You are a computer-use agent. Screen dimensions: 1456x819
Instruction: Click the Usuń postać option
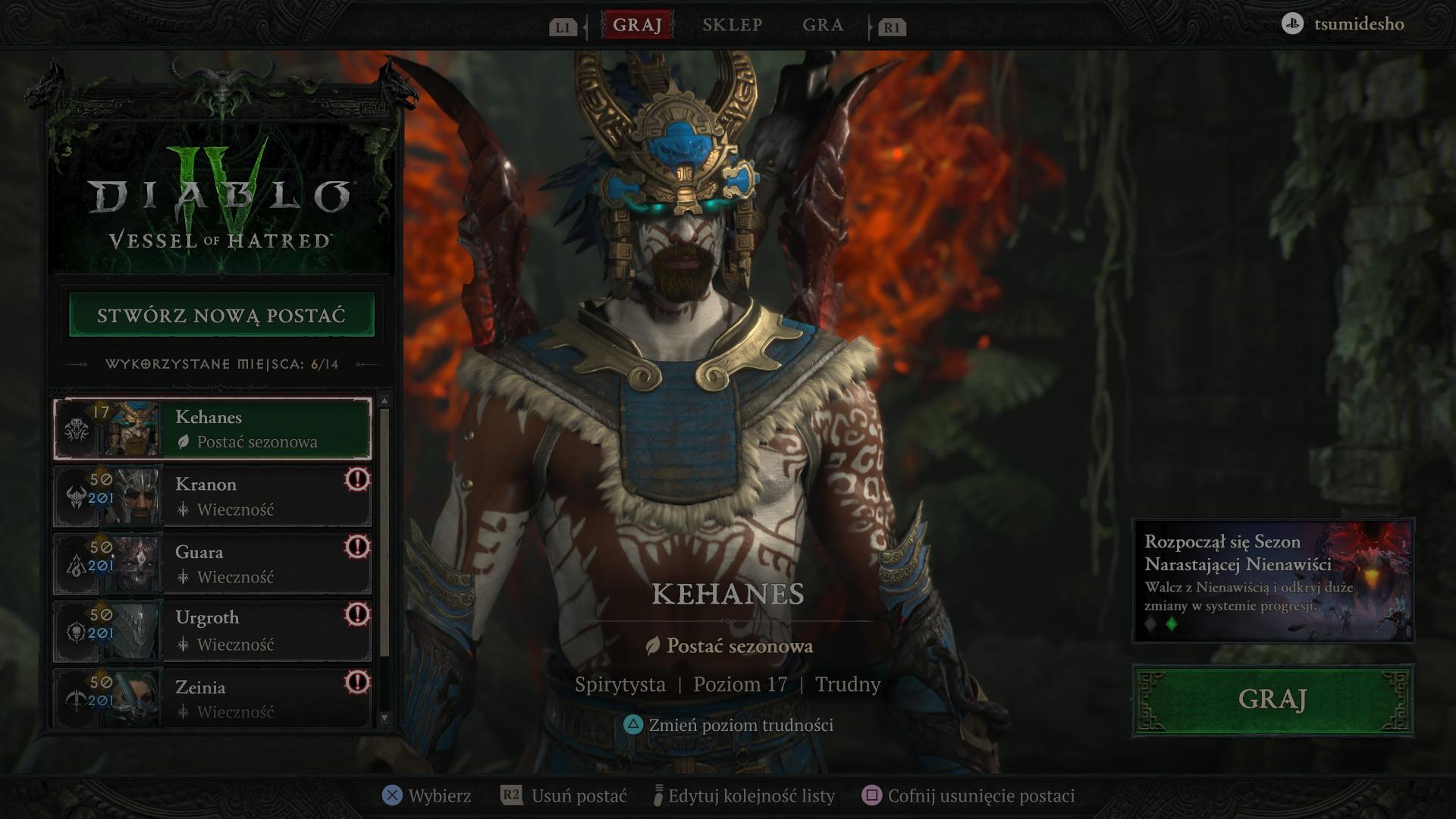coord(564,795)
